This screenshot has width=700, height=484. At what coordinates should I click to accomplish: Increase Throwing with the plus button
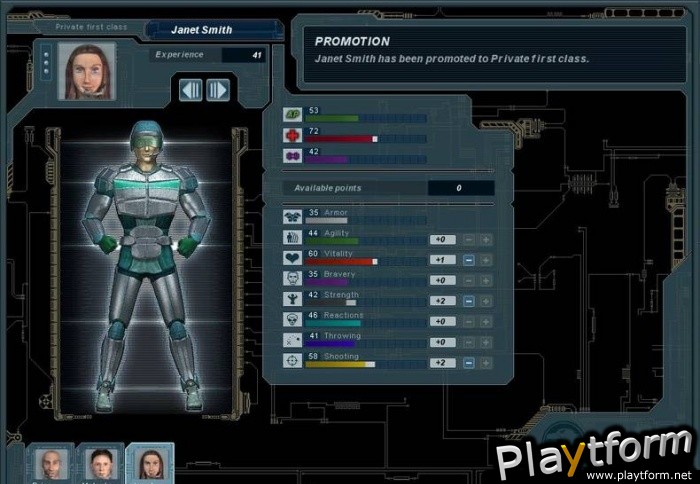pyautogui.click(x=485, y=342)
